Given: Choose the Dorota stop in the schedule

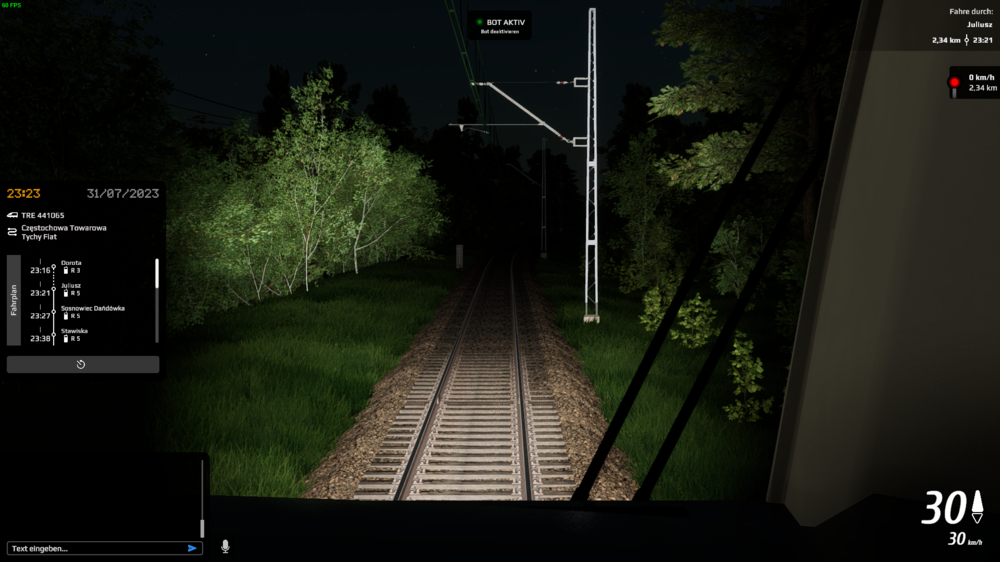Looking at the screenshot, I should click(71, 263).
